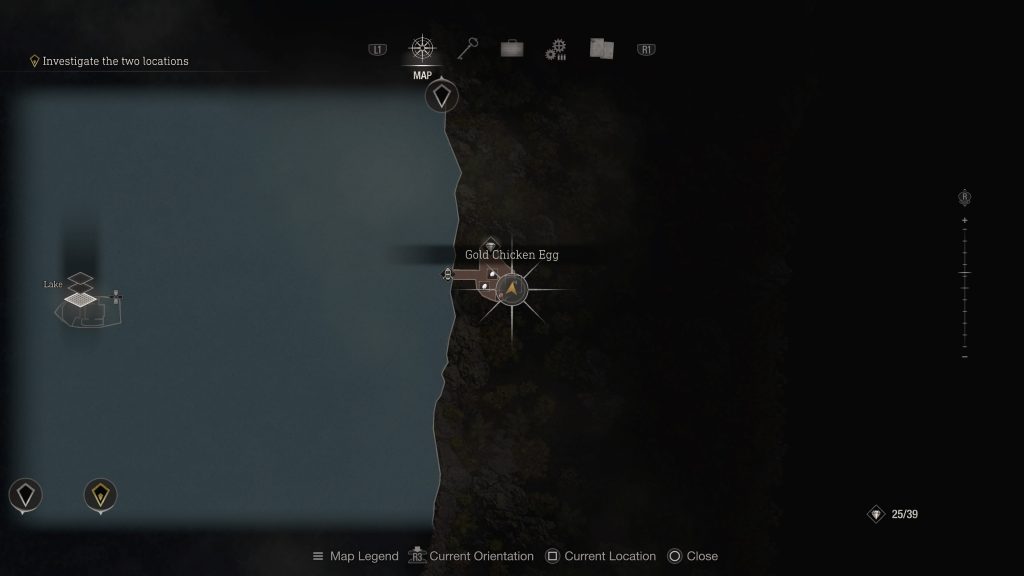
Task: Open the files documents tab
Action: coord(601,49)
